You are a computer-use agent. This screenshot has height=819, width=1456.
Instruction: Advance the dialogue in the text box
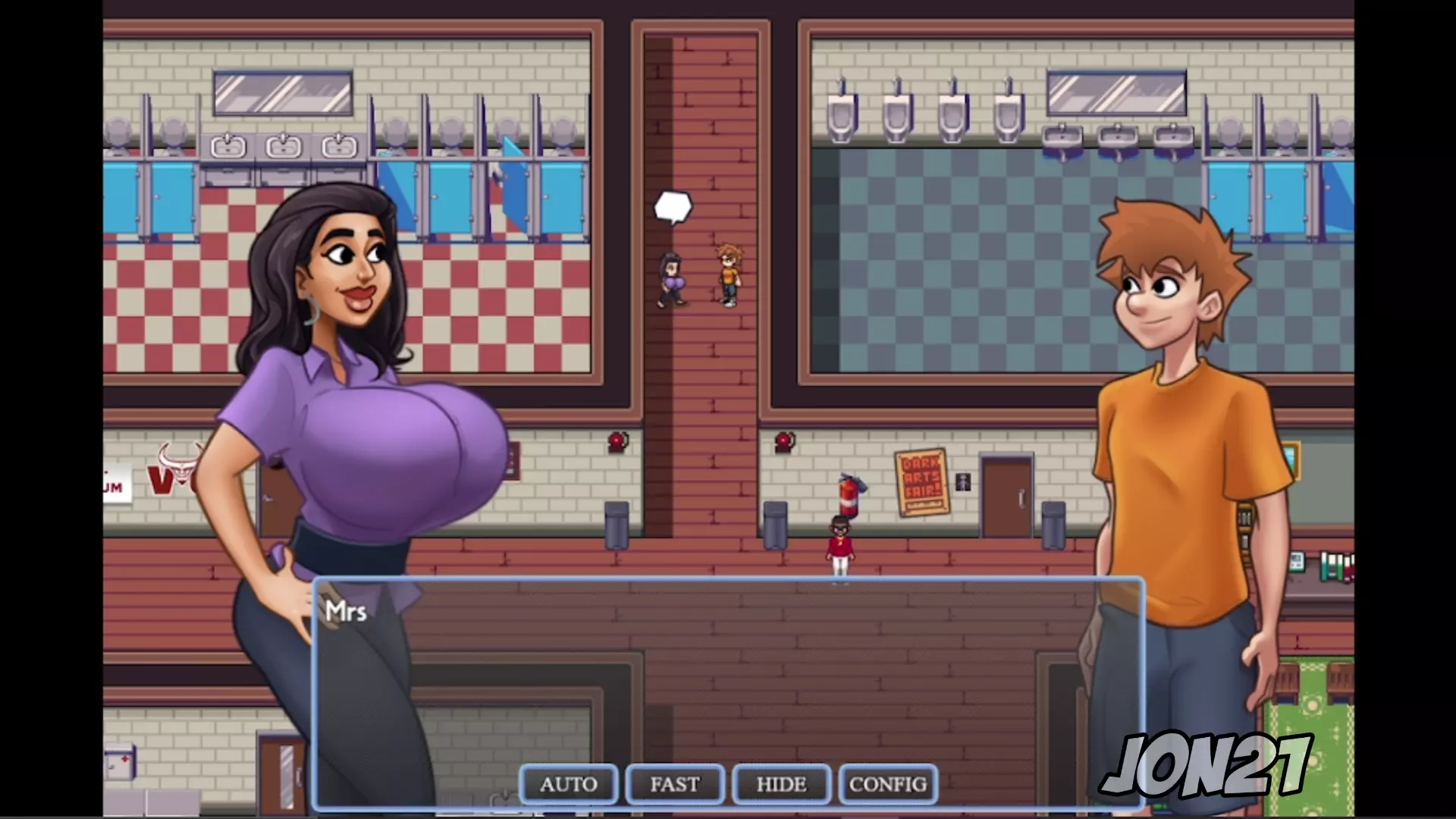[x=728, y=675]
